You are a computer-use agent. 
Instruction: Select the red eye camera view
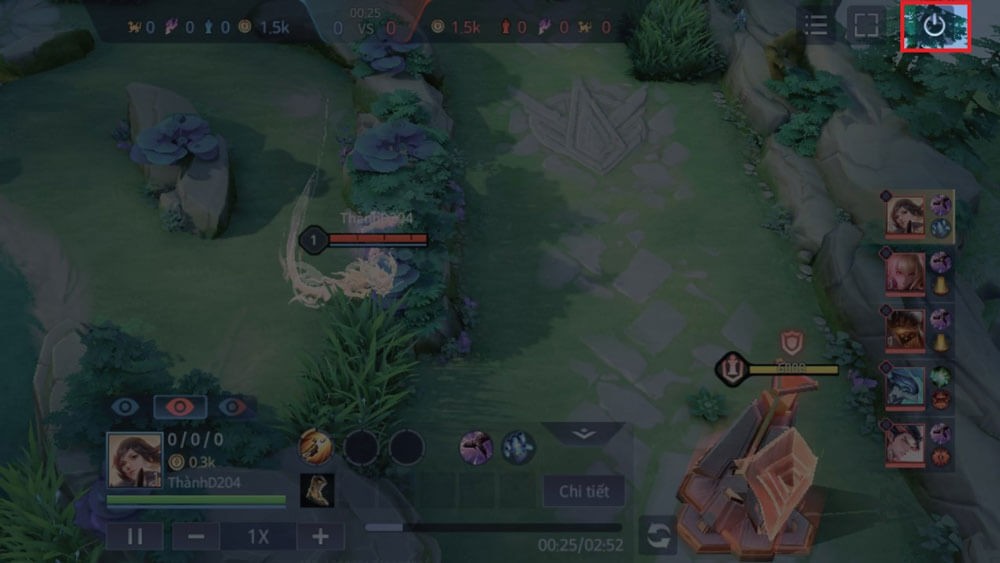[x=180, y=407]
